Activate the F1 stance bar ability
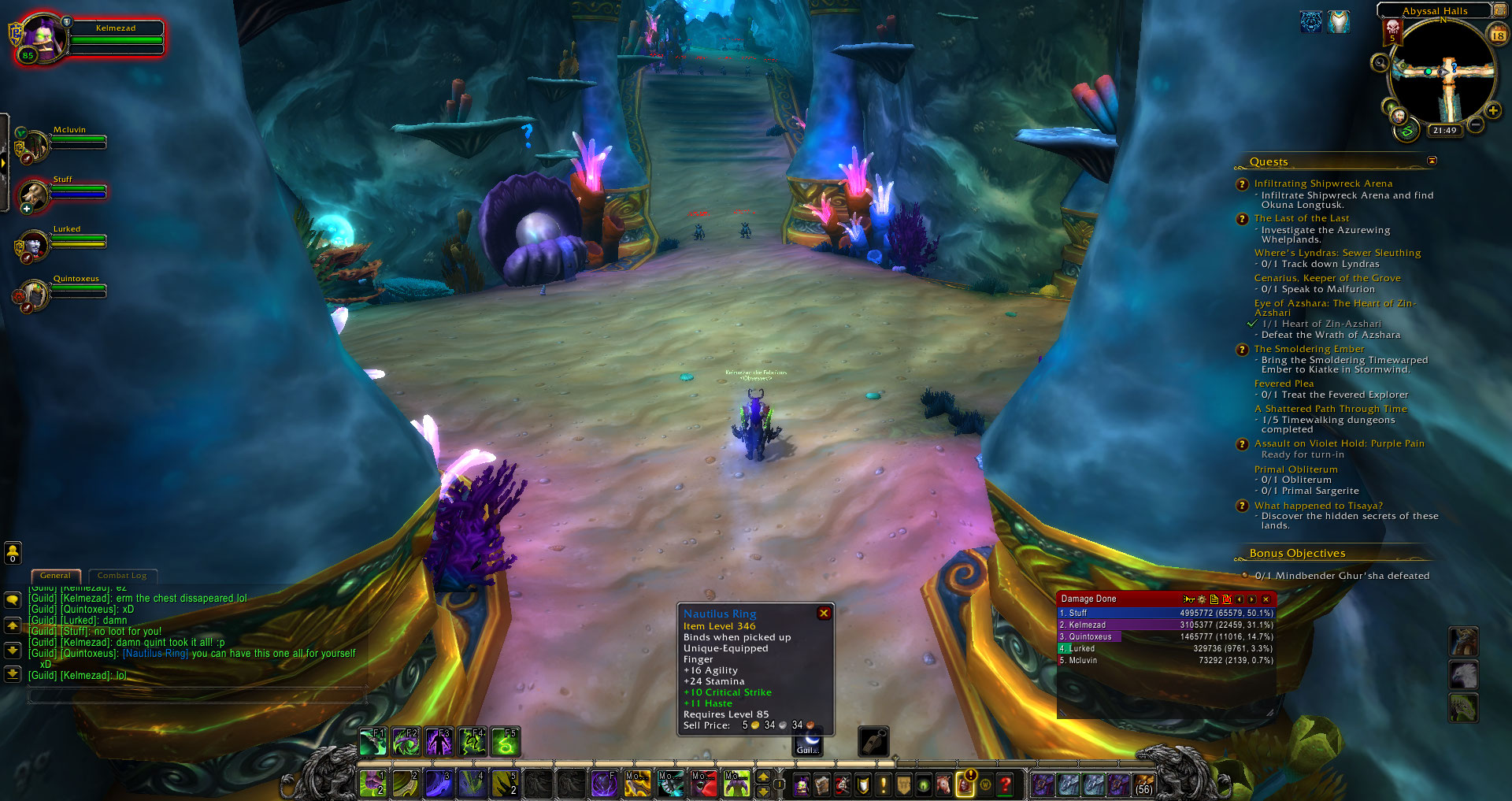Screen dimensions: 1512x801 372,742
